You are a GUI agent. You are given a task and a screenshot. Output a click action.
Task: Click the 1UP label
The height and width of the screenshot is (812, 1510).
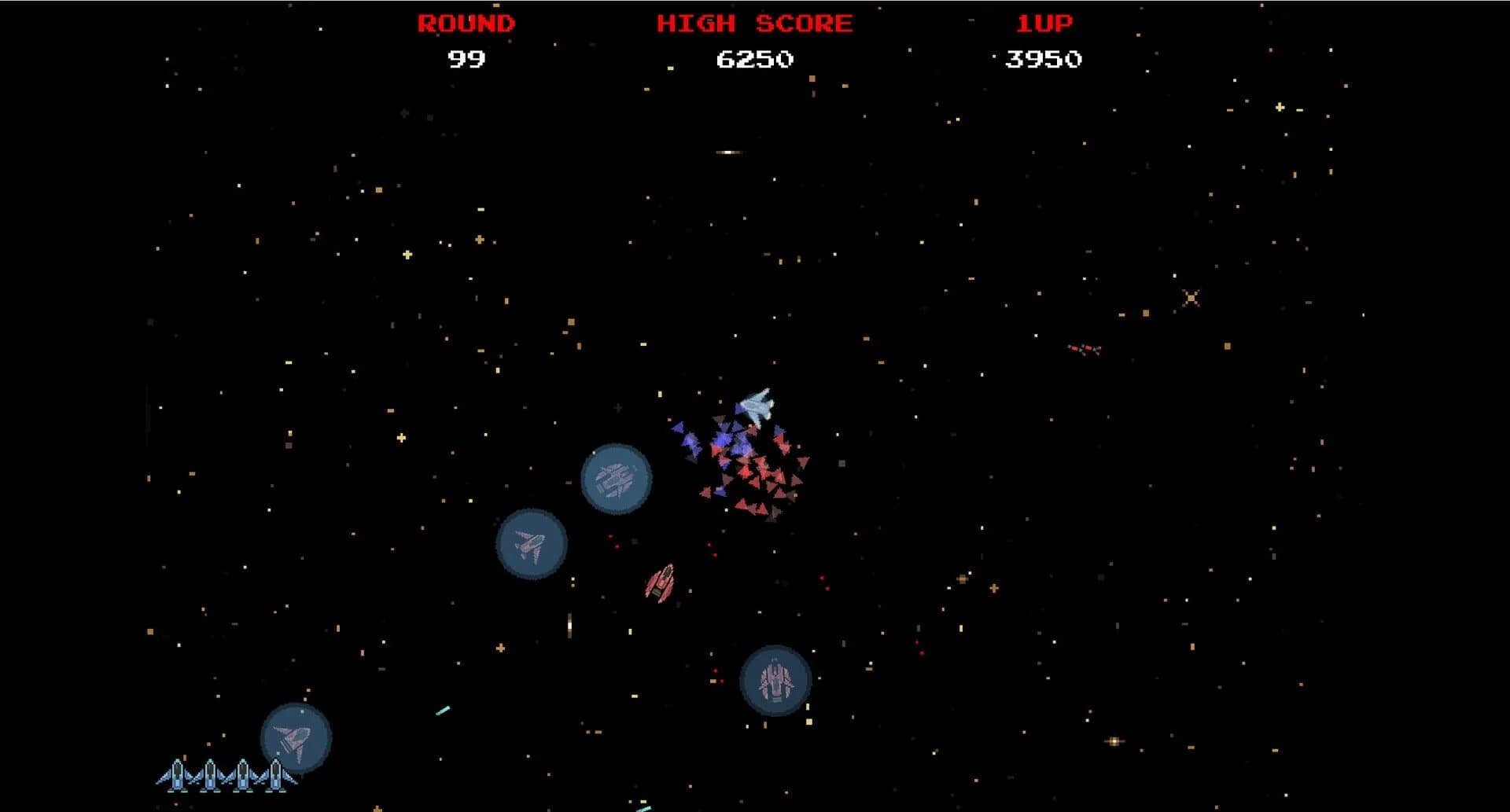click(1045, 23)
